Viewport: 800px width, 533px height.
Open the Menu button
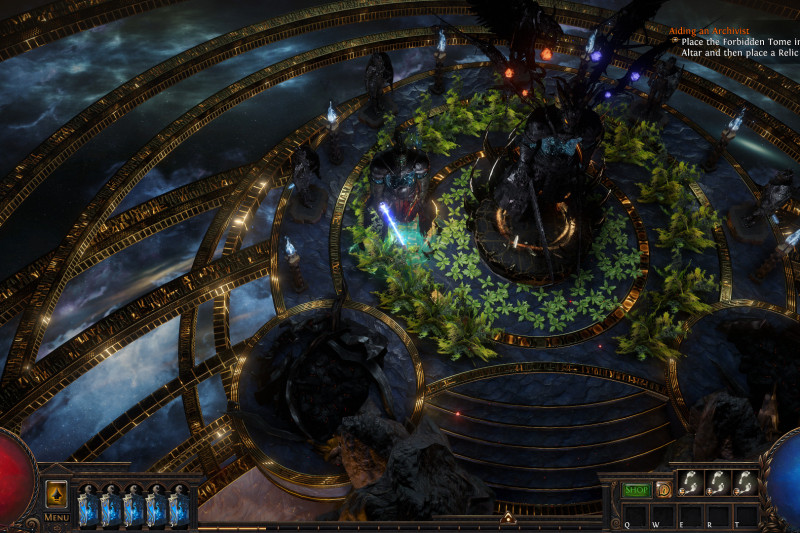[x=56, y=517]
